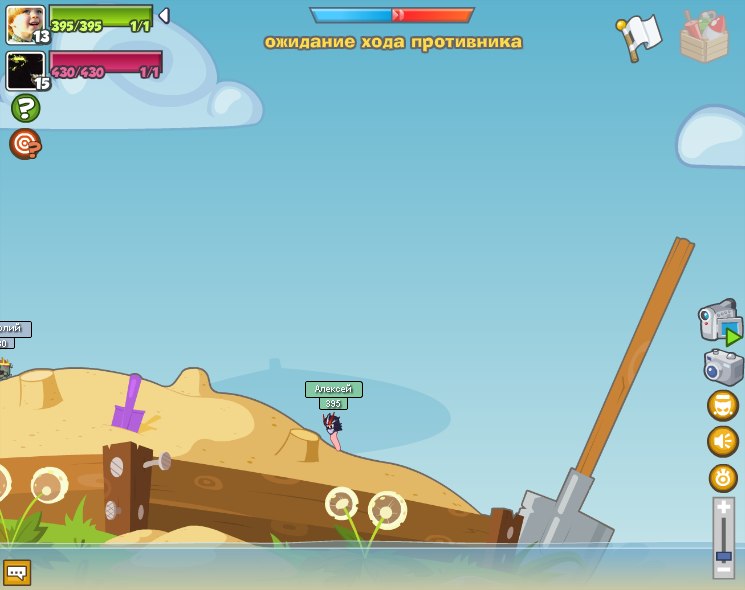Zoom out with the minus button
The image size is (745, 590).
723,571
